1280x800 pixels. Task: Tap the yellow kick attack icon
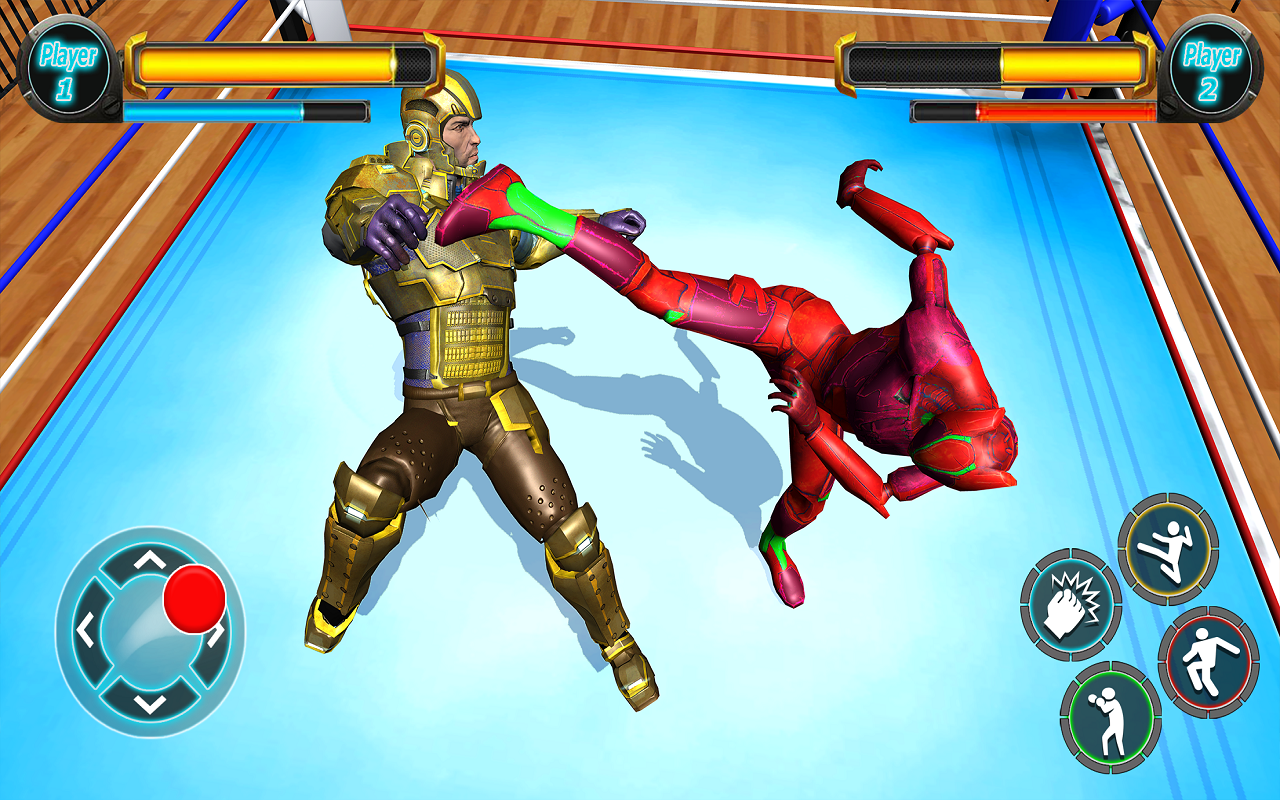click(x=1166, y=548)
